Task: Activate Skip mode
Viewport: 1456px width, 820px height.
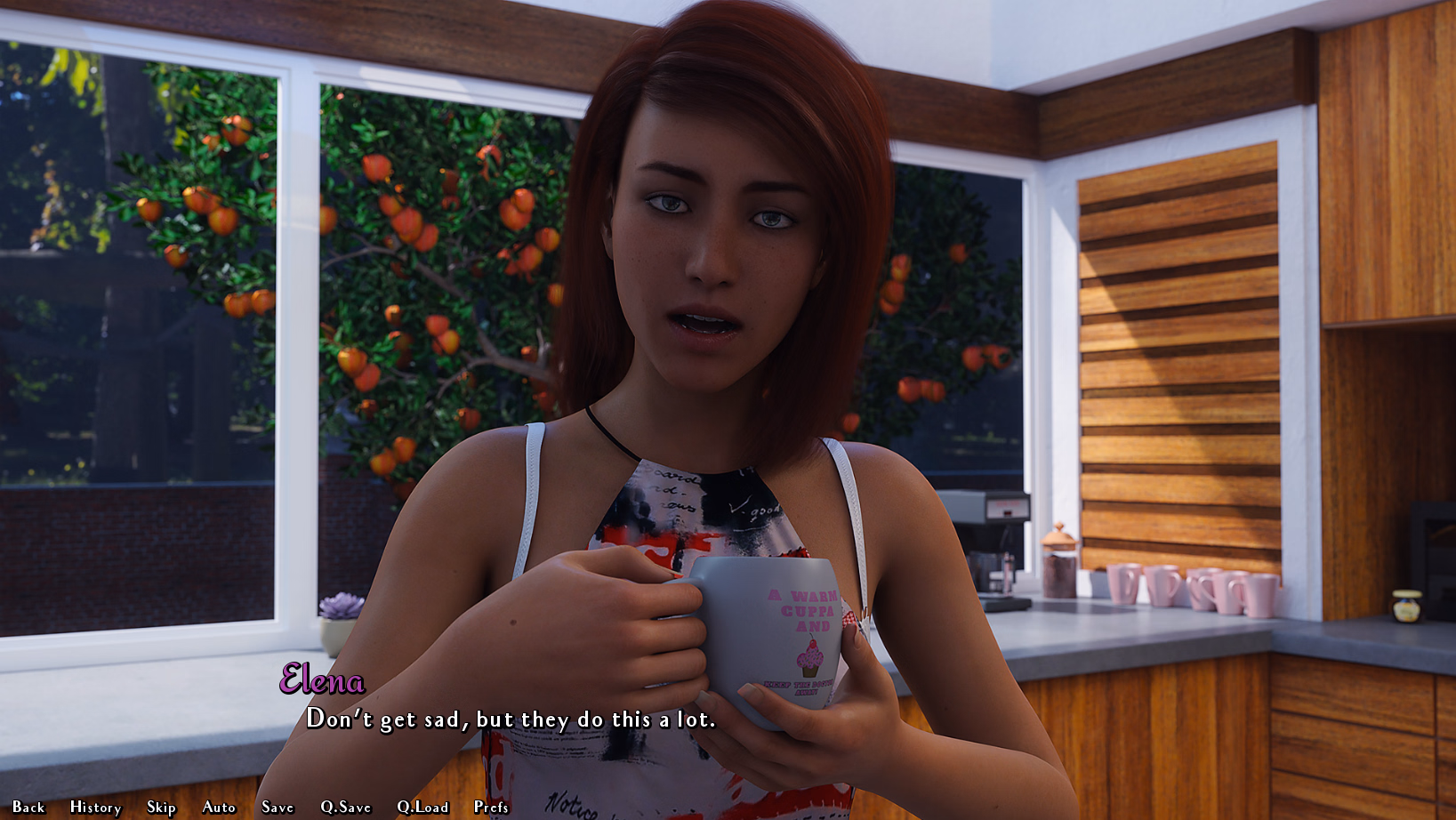Action: 161,807
